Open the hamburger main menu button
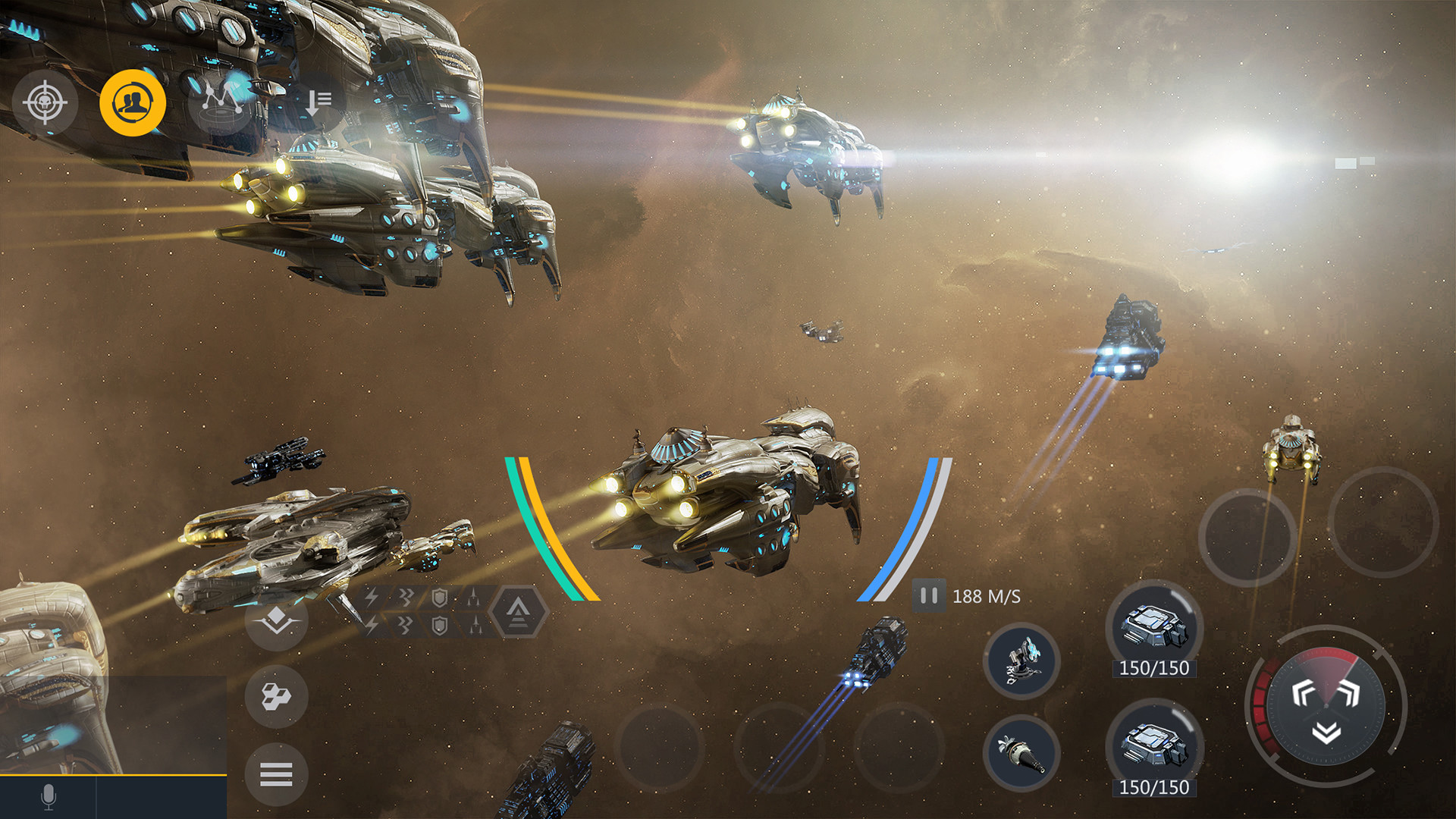The height and width of the screenshot is (819, 1456). [x=276, y=774]
